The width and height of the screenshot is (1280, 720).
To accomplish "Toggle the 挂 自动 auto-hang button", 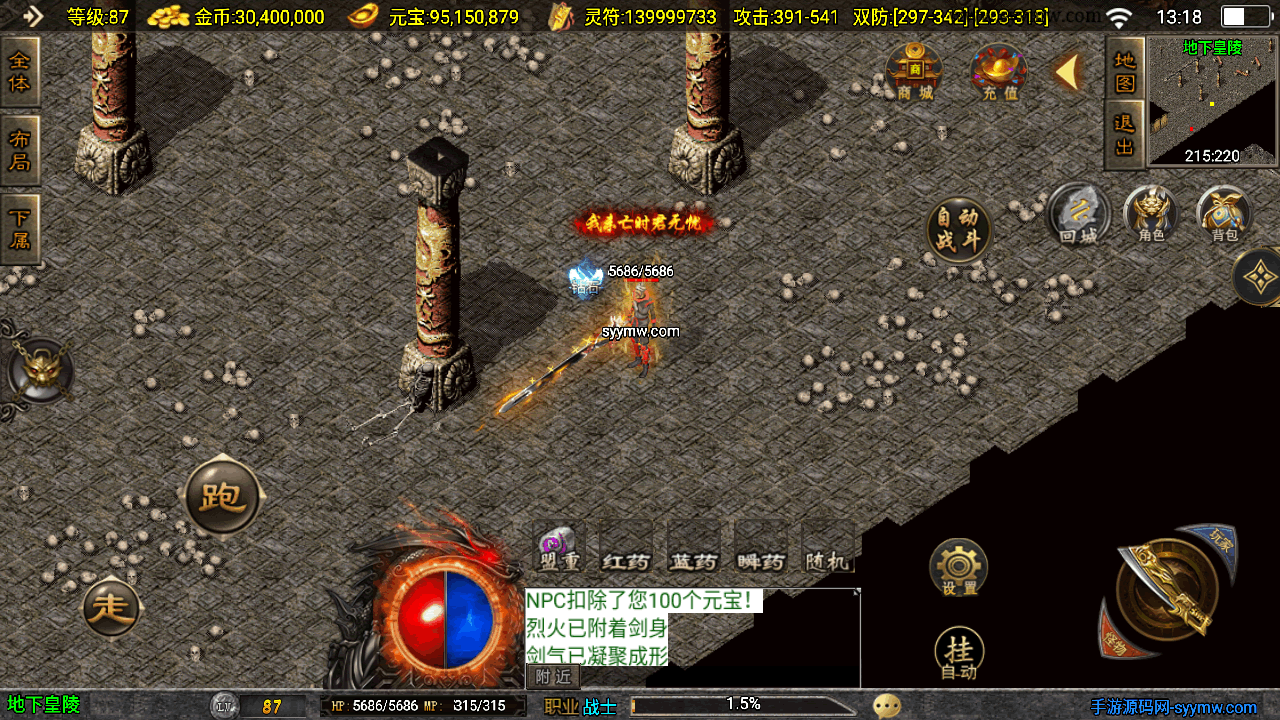I will pos(958,656).
